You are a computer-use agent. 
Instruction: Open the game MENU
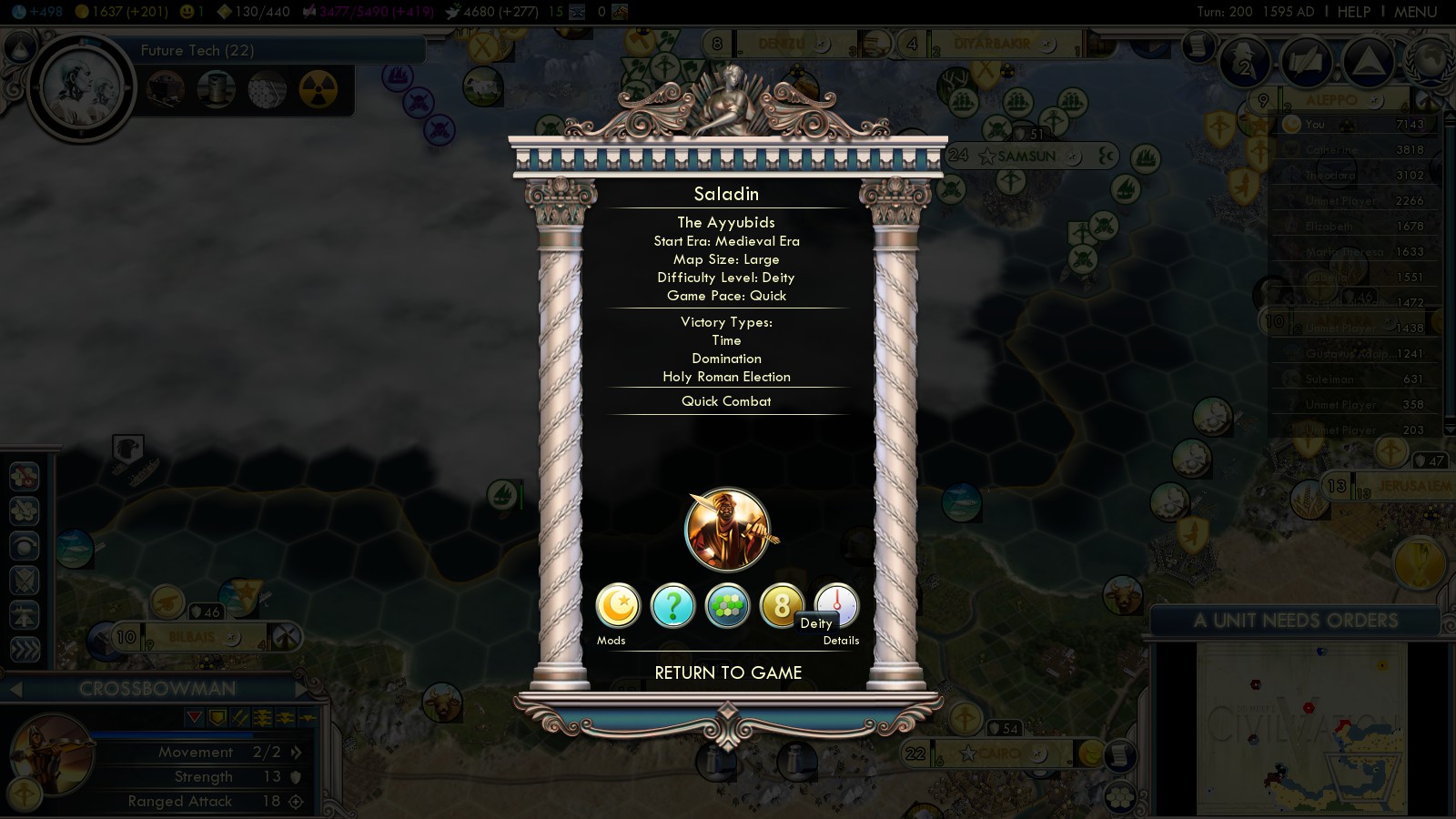pos(1415,12)
